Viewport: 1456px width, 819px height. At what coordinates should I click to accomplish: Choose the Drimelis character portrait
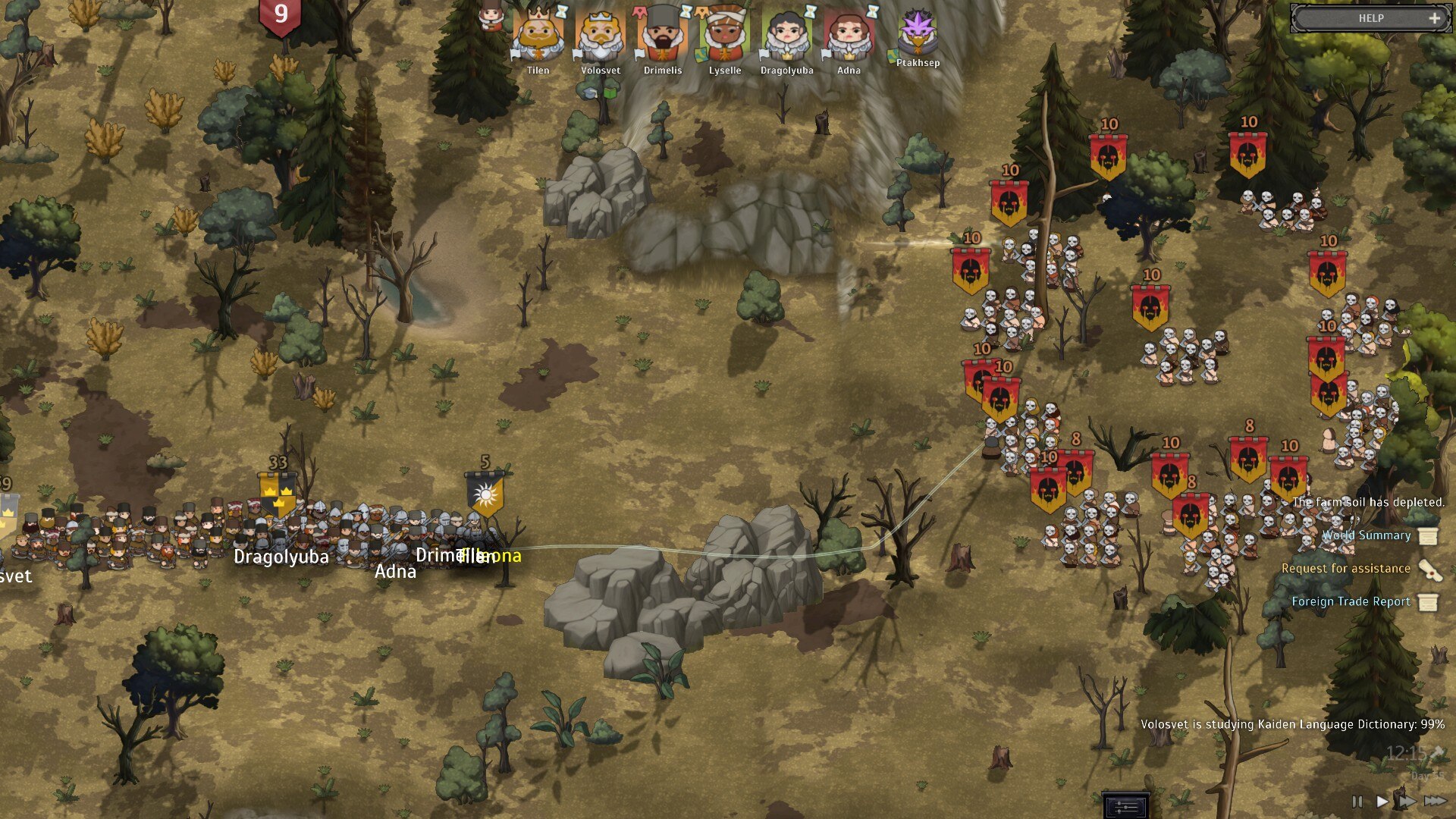pos(663,36)
